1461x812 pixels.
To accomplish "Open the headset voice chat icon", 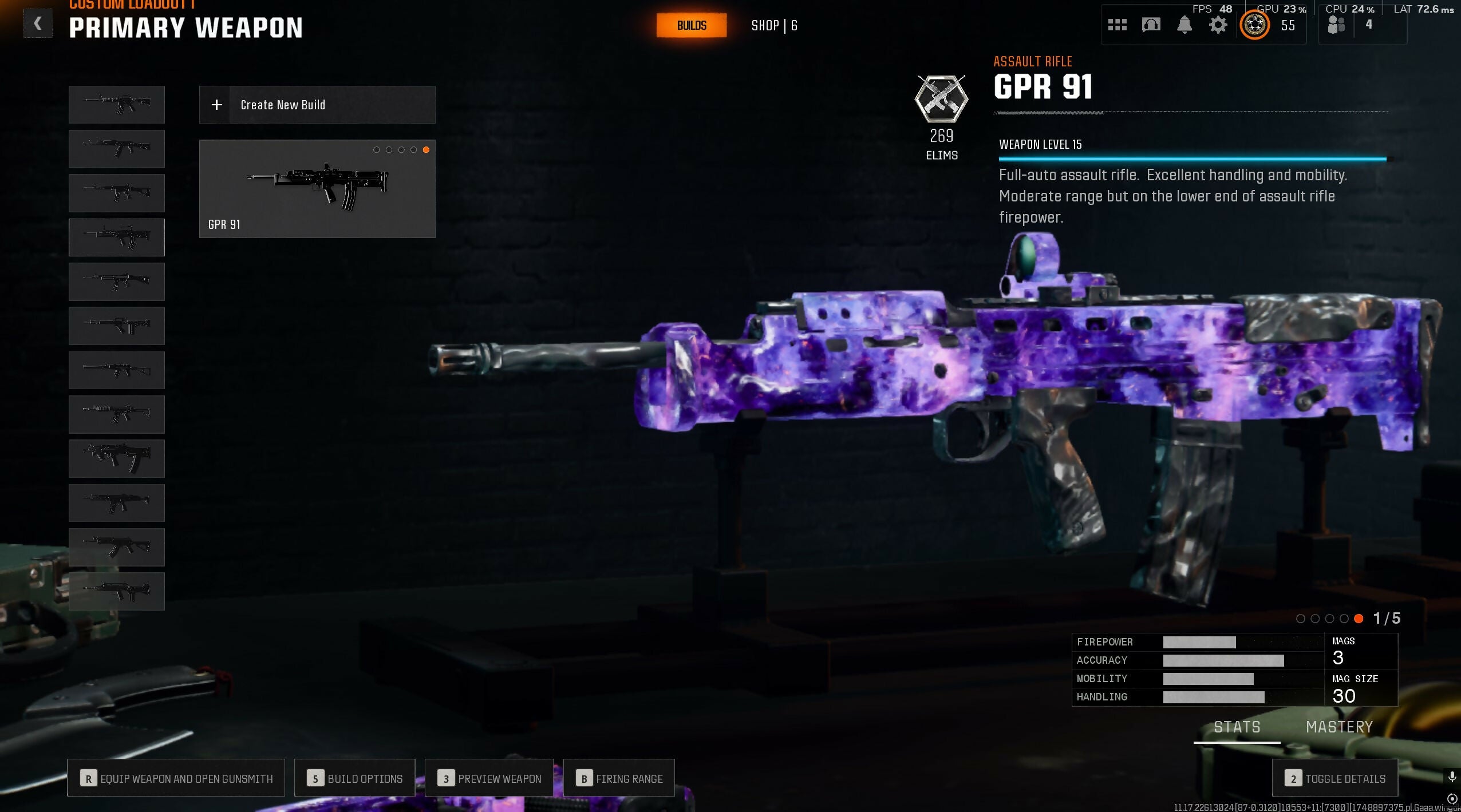I will [x=1151, y=25].
